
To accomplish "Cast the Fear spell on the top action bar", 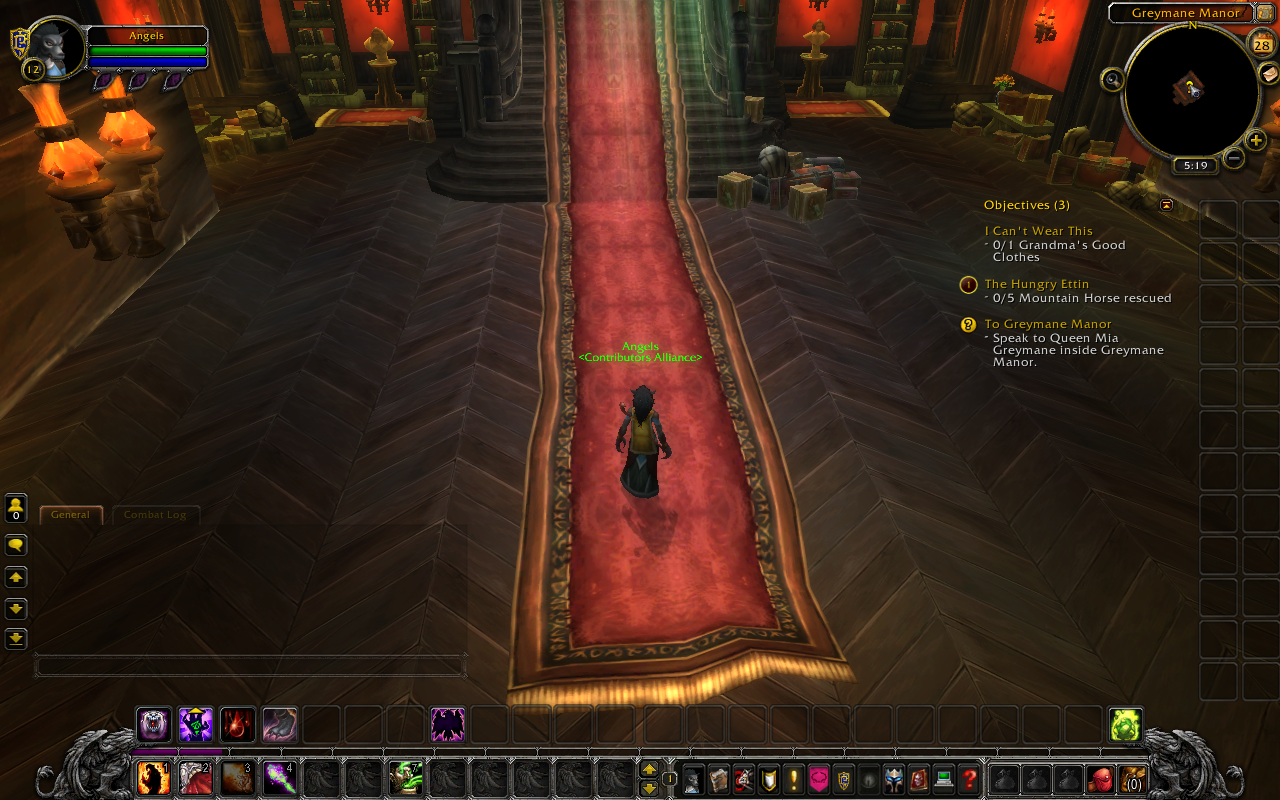I will (447, 724).
